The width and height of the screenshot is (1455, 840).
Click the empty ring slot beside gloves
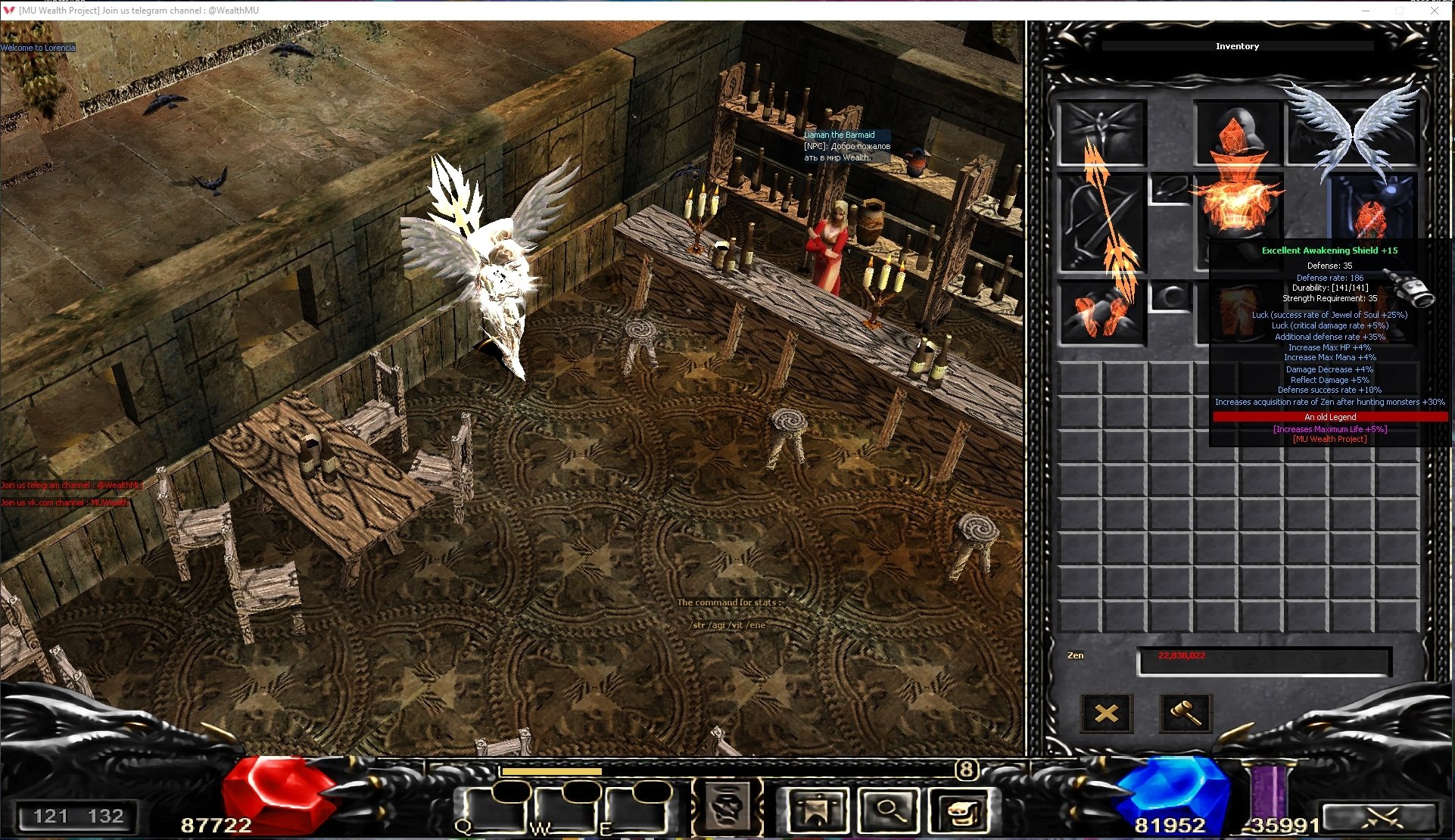(1170, 297)
